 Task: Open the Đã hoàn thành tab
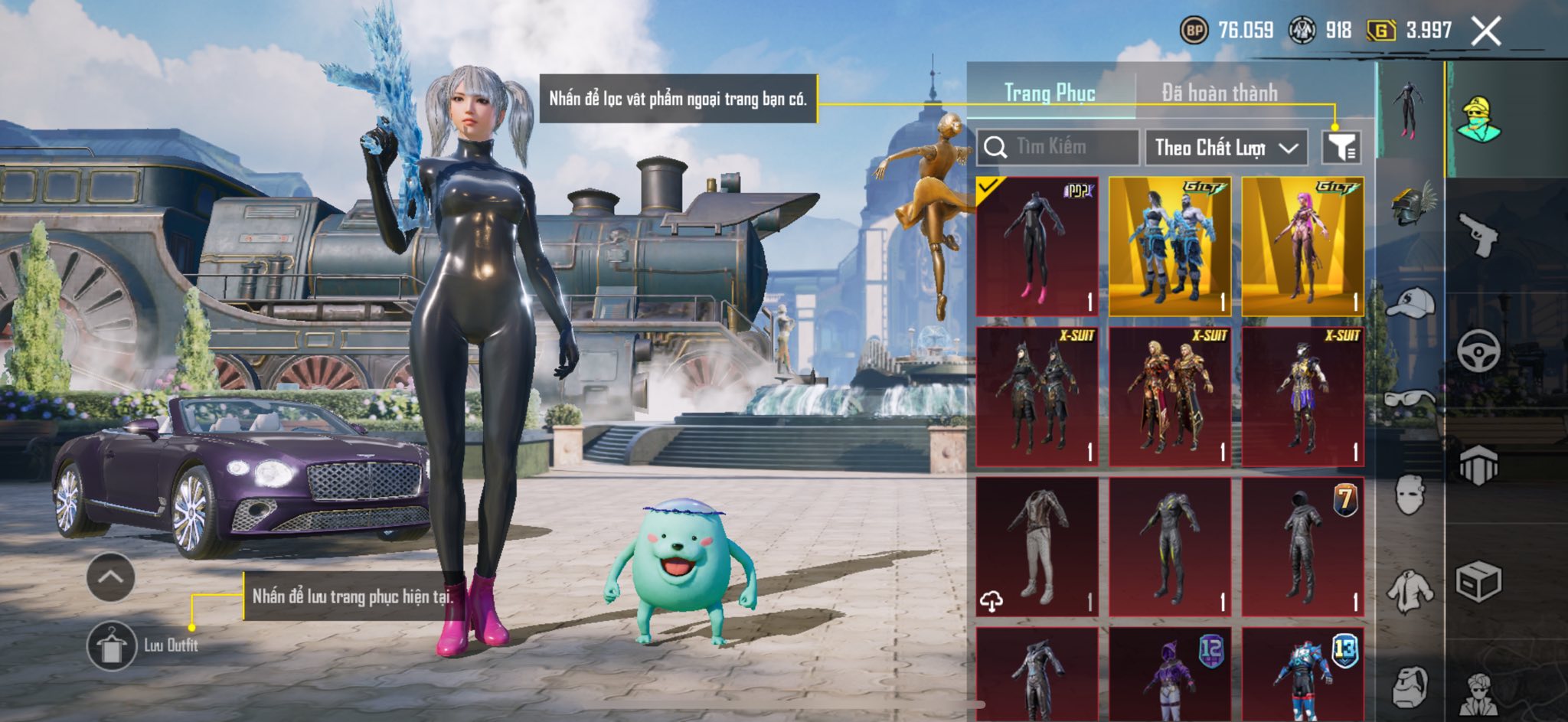tap(1220, 93)
